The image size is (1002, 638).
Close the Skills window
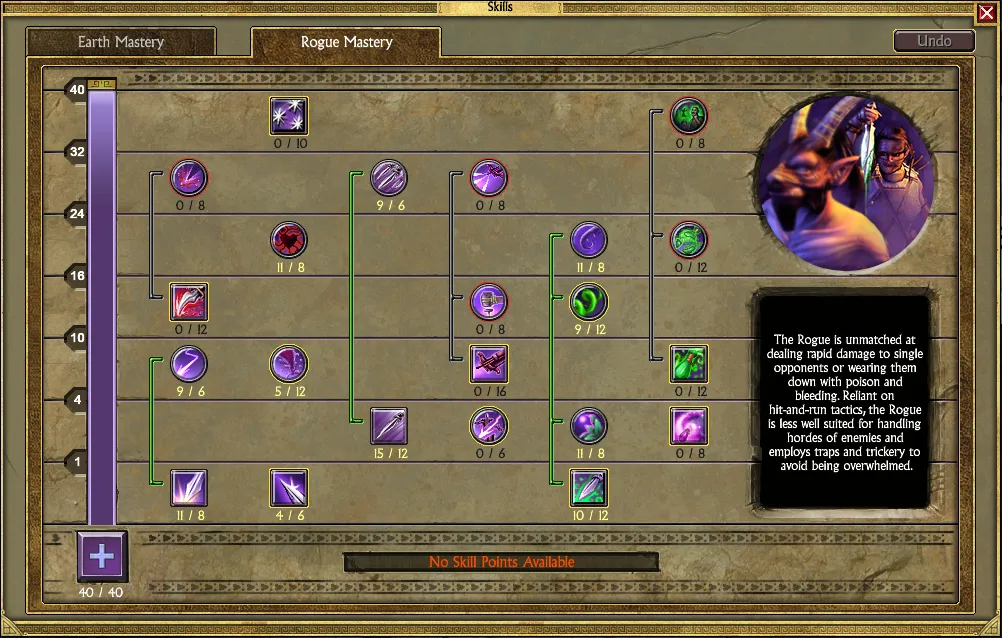click(x=985, y=13)
